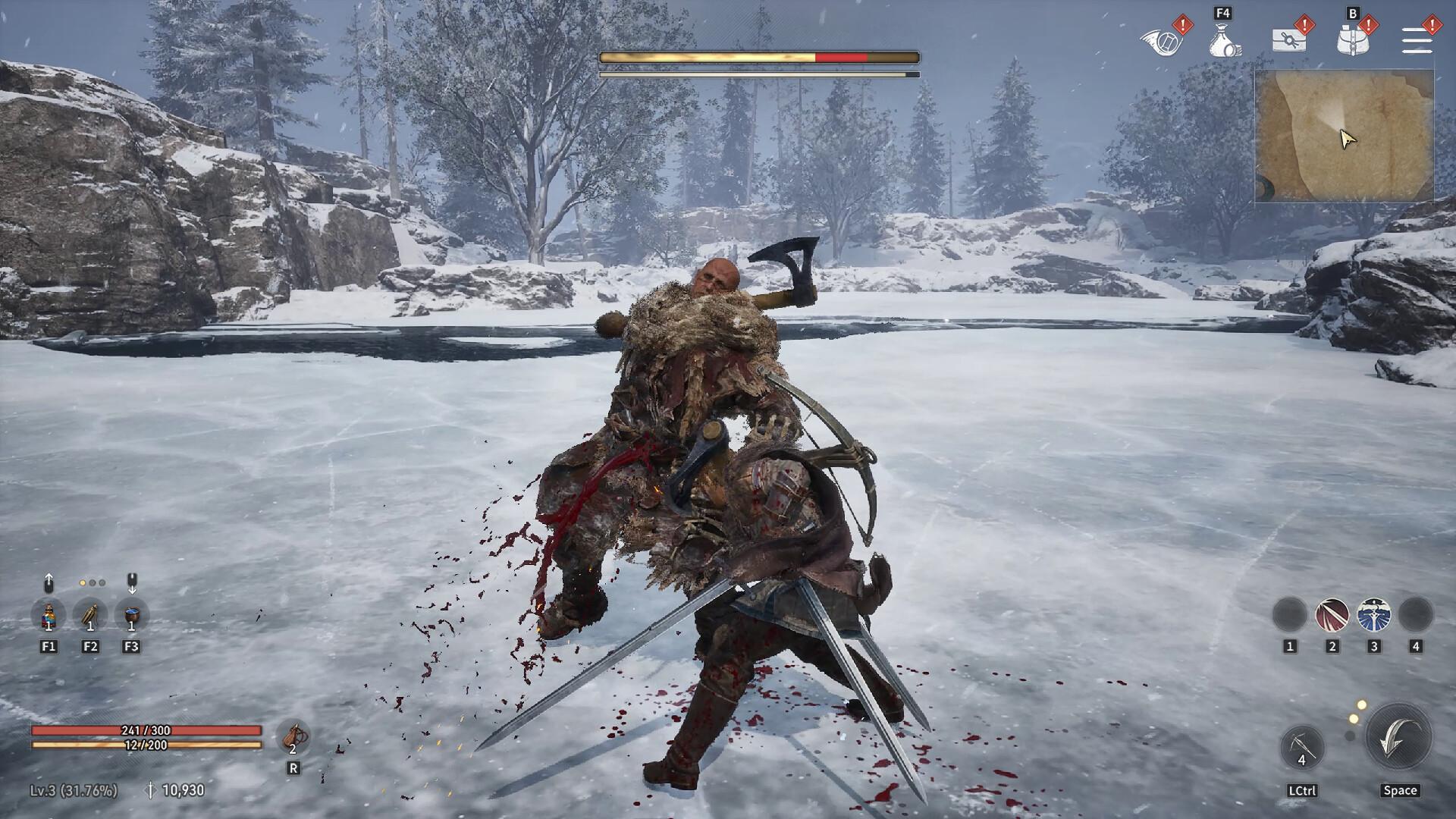Activate the blue winged skill
Screen dimensions: 1456x819
[1373, 615]
